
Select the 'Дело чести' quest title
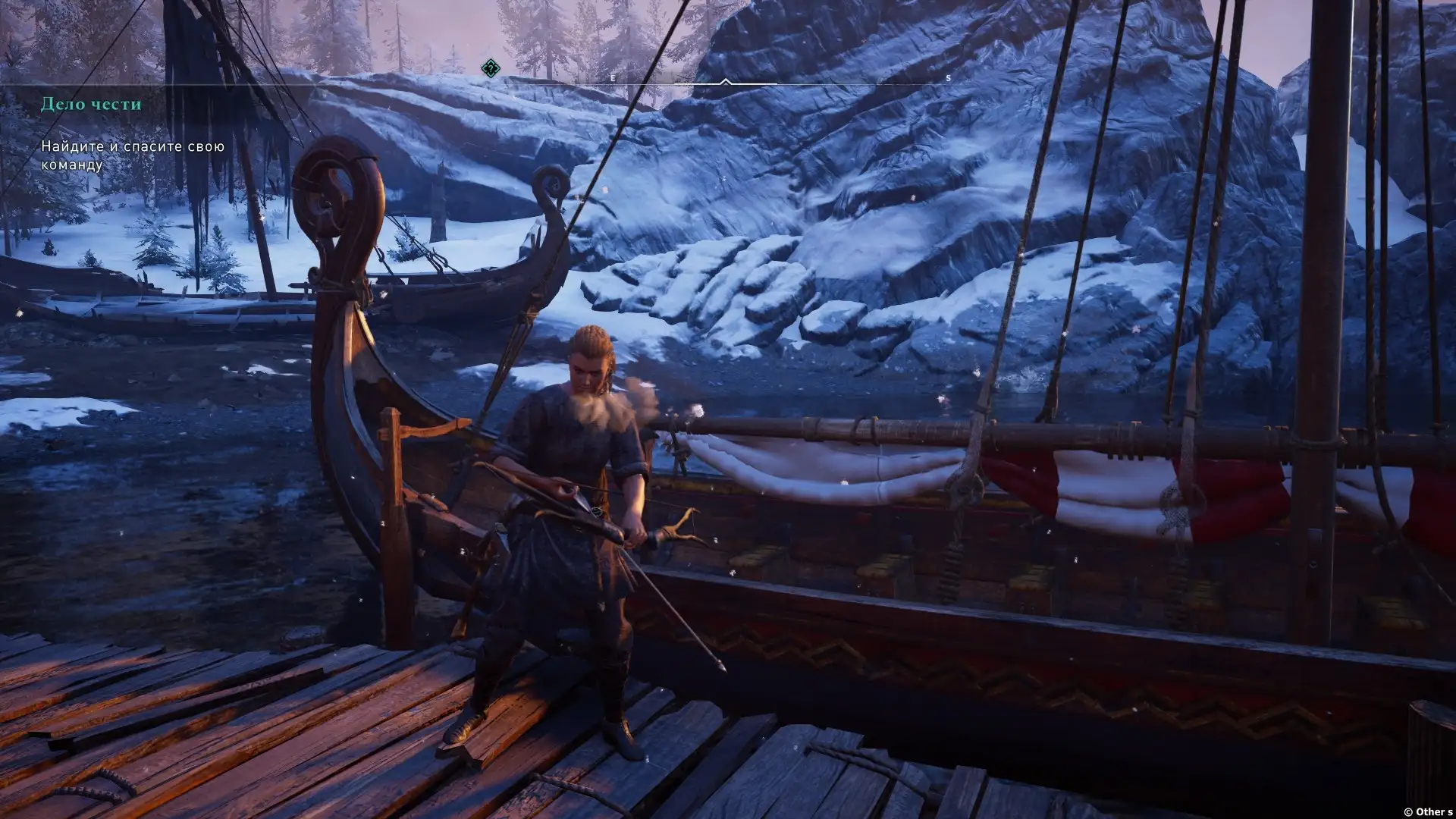pyautogui.click(x=91, y=104)
